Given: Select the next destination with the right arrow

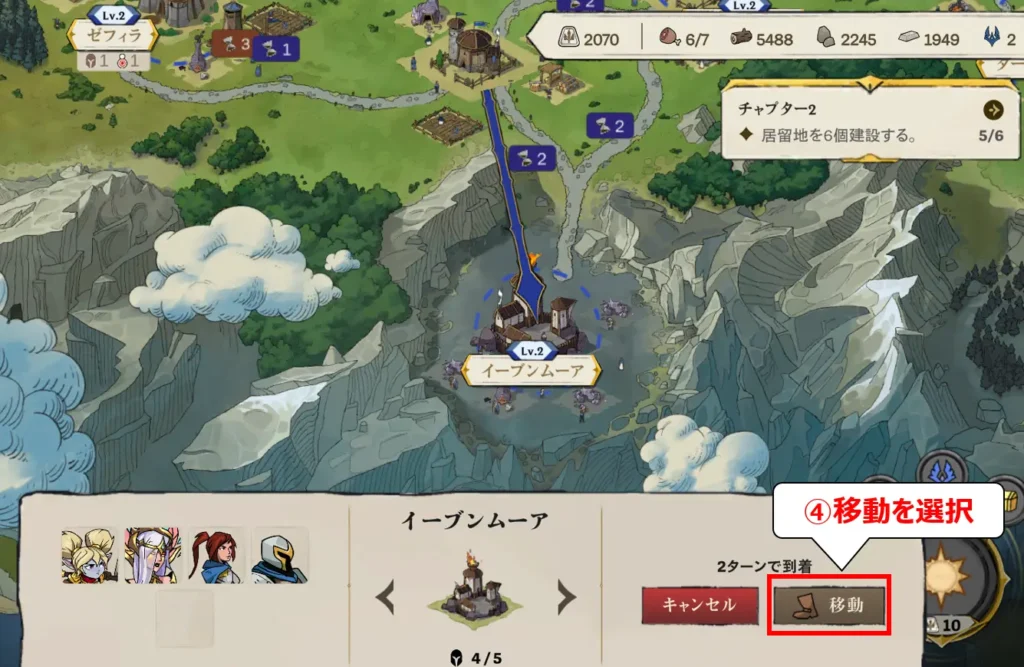Looking at the screenshot, I should [x=566, y=599].
